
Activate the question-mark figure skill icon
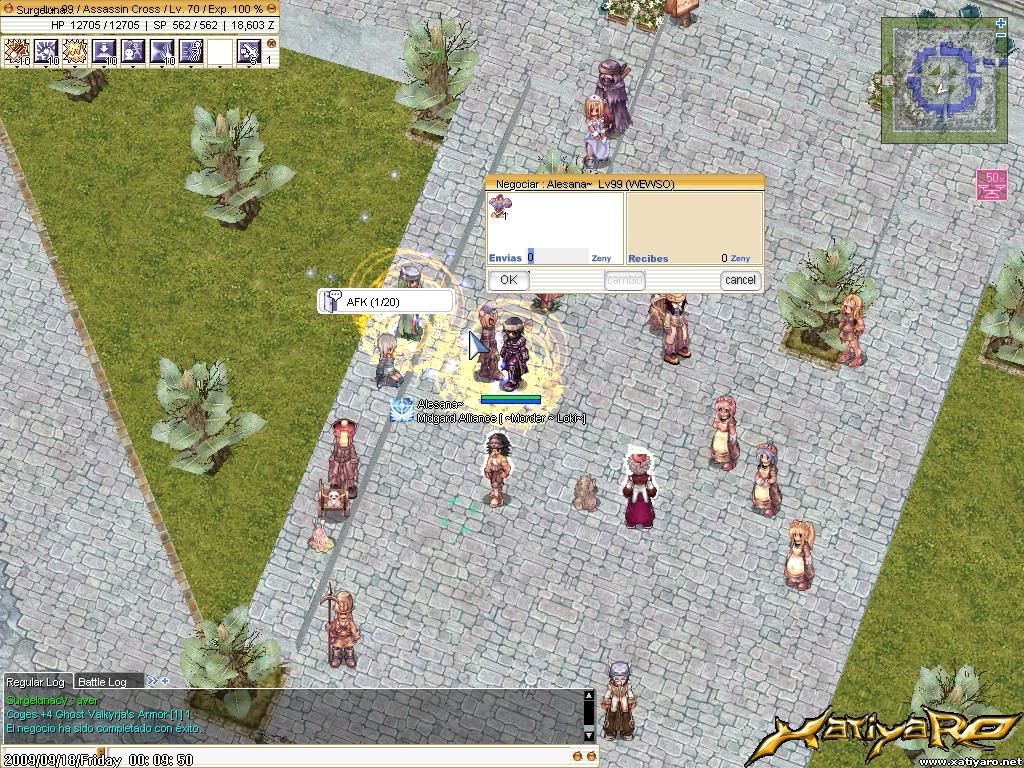click(x=133, y=51)
